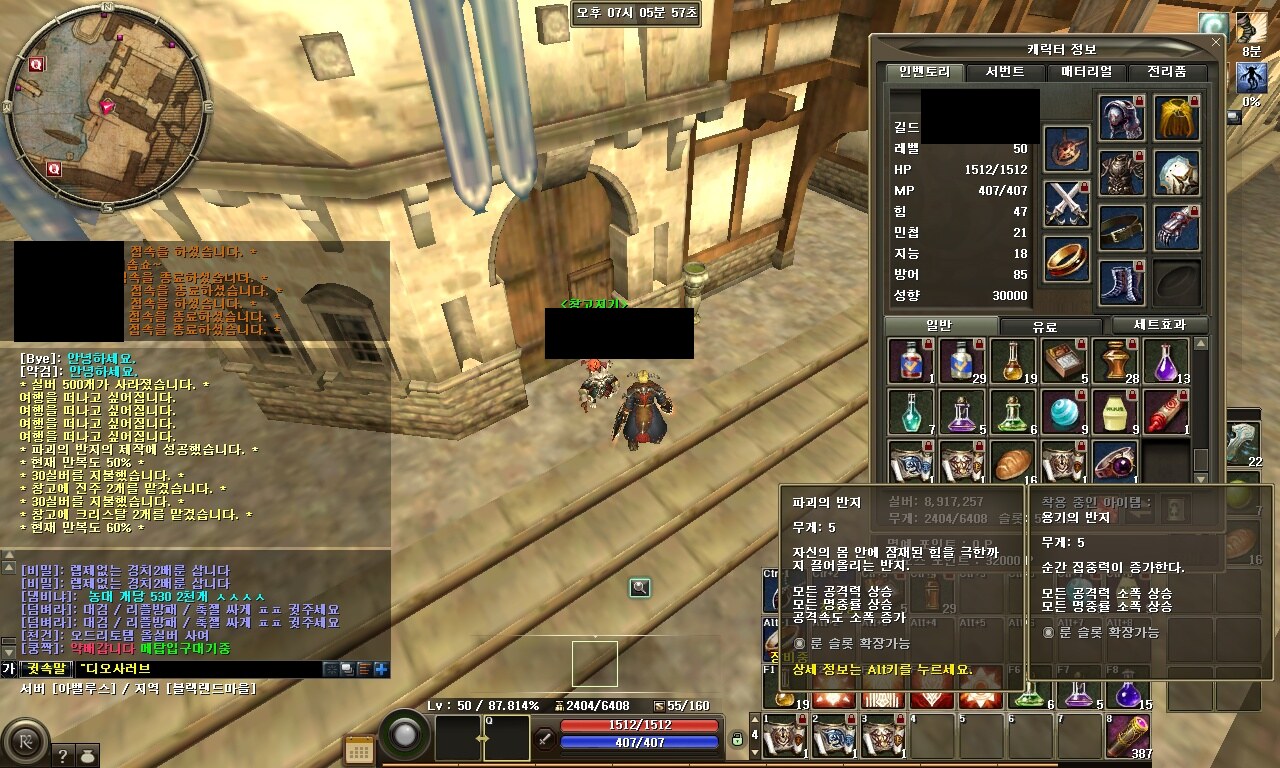Image resolution: width=1280 pixels, height=768 pixels.
Task: Click the red scroll item in inventory
Action: pos(1166,411)
